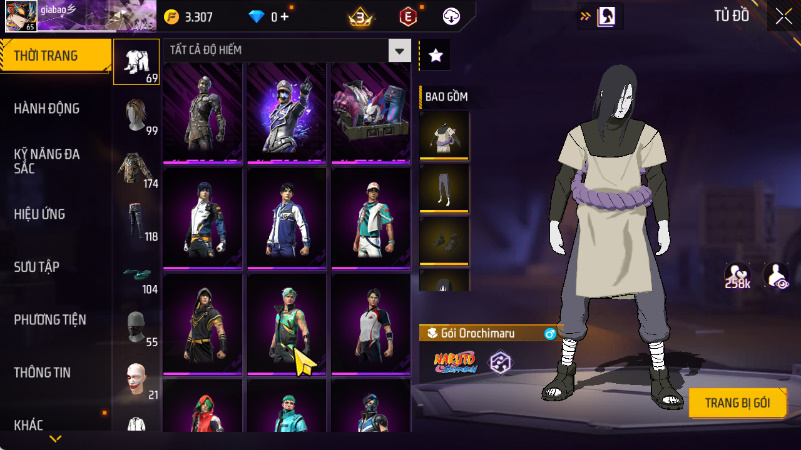
Task: Equip bundle with Trang Bị Gói
Action: 737,402
